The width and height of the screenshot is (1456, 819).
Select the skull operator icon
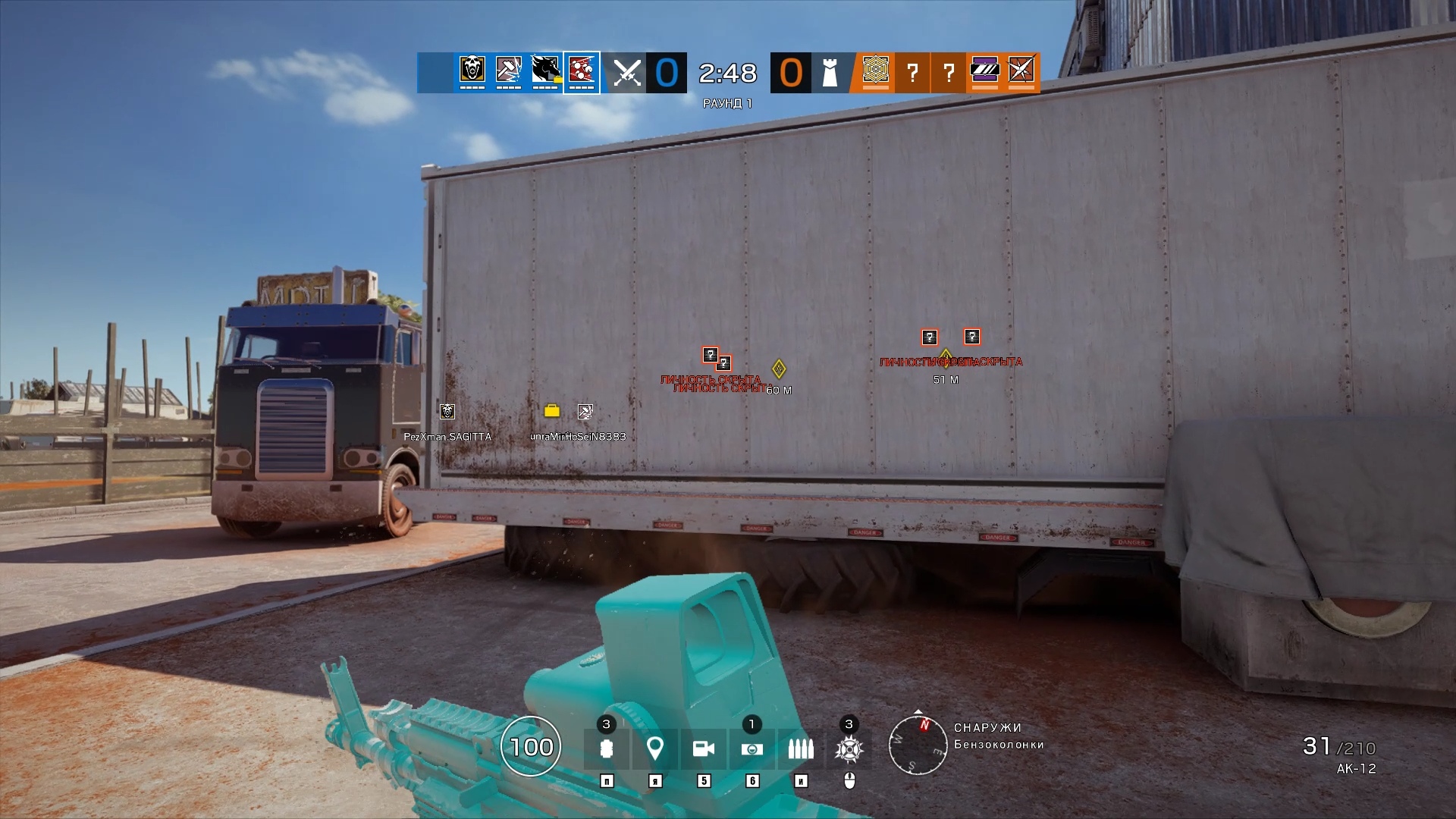tap(472, 71)
